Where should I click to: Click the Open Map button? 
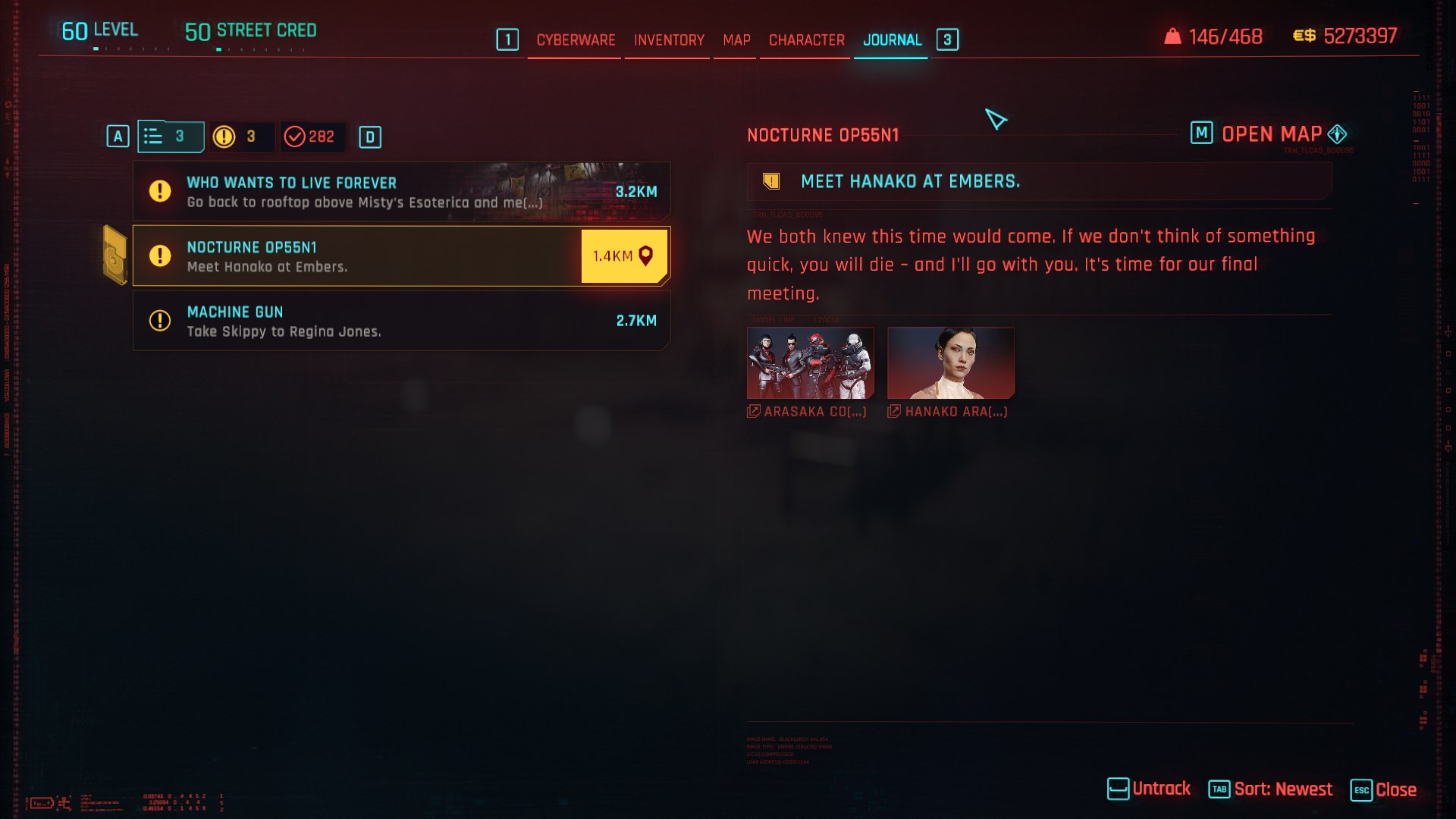1270,134
